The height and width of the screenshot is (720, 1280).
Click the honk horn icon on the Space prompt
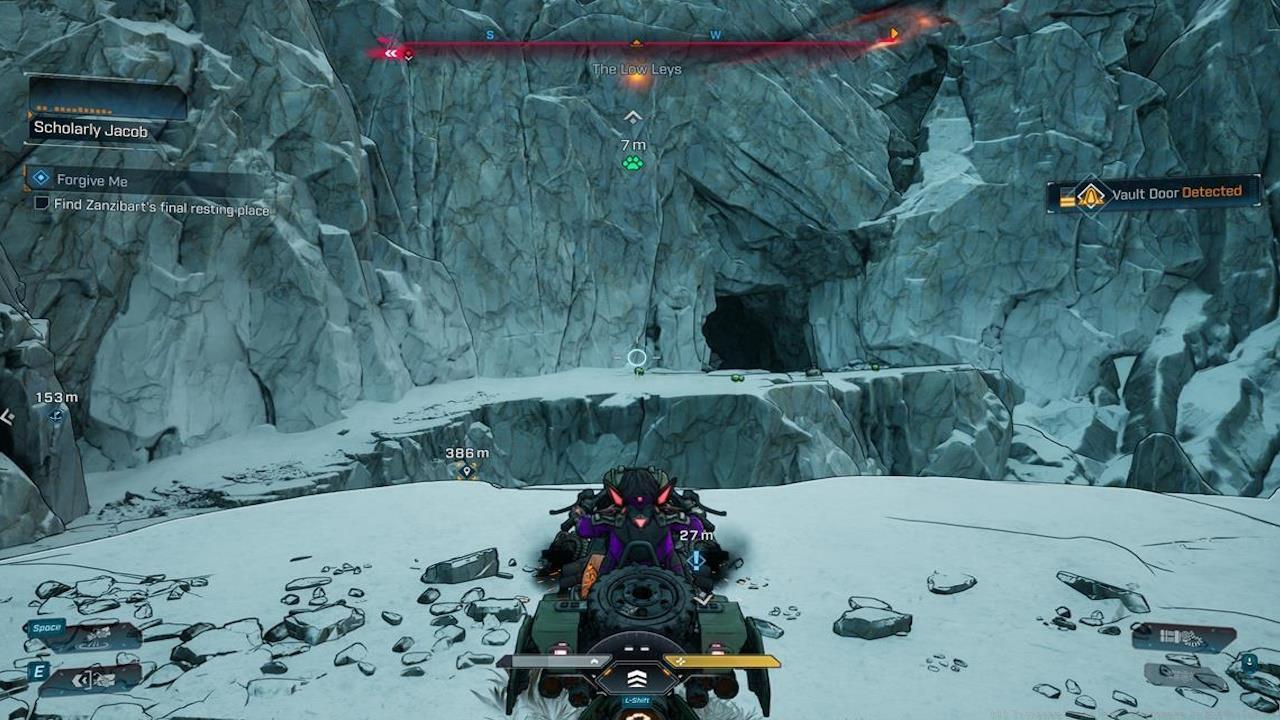click(x=98, y=636)
